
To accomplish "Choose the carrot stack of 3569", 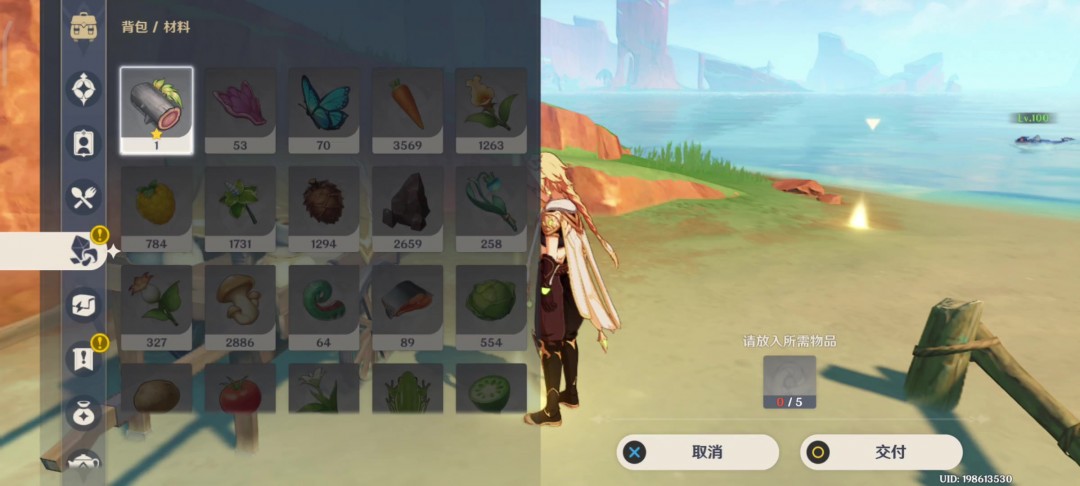I will (407, 109).
